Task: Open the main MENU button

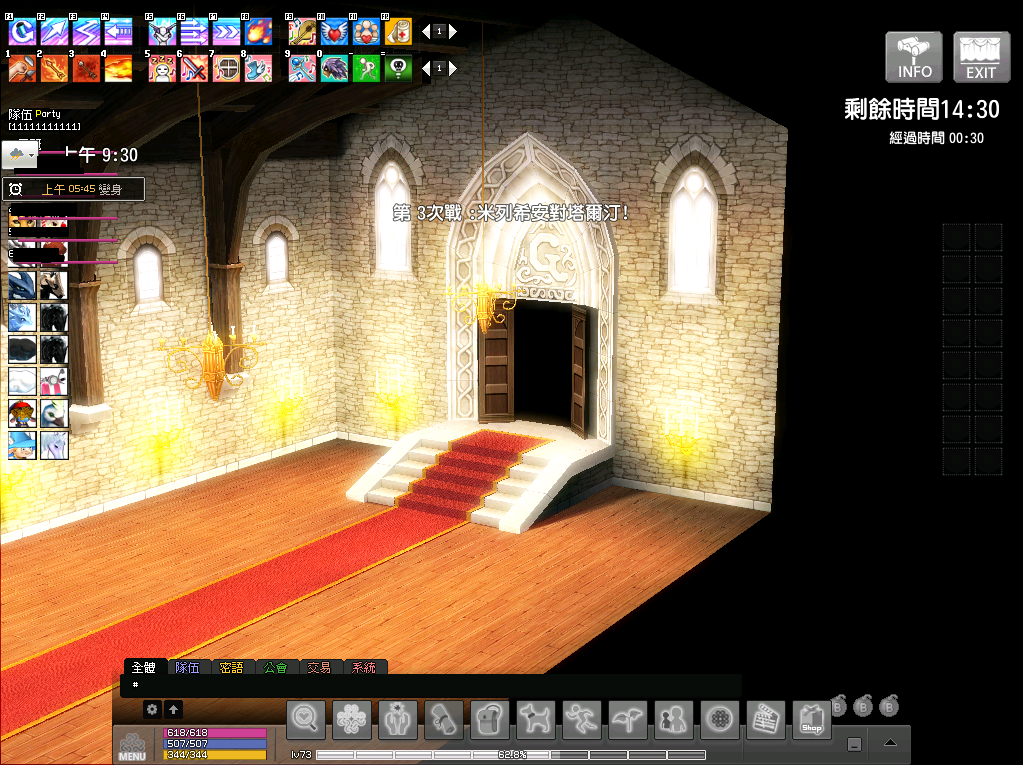Action: click(132, 746)
